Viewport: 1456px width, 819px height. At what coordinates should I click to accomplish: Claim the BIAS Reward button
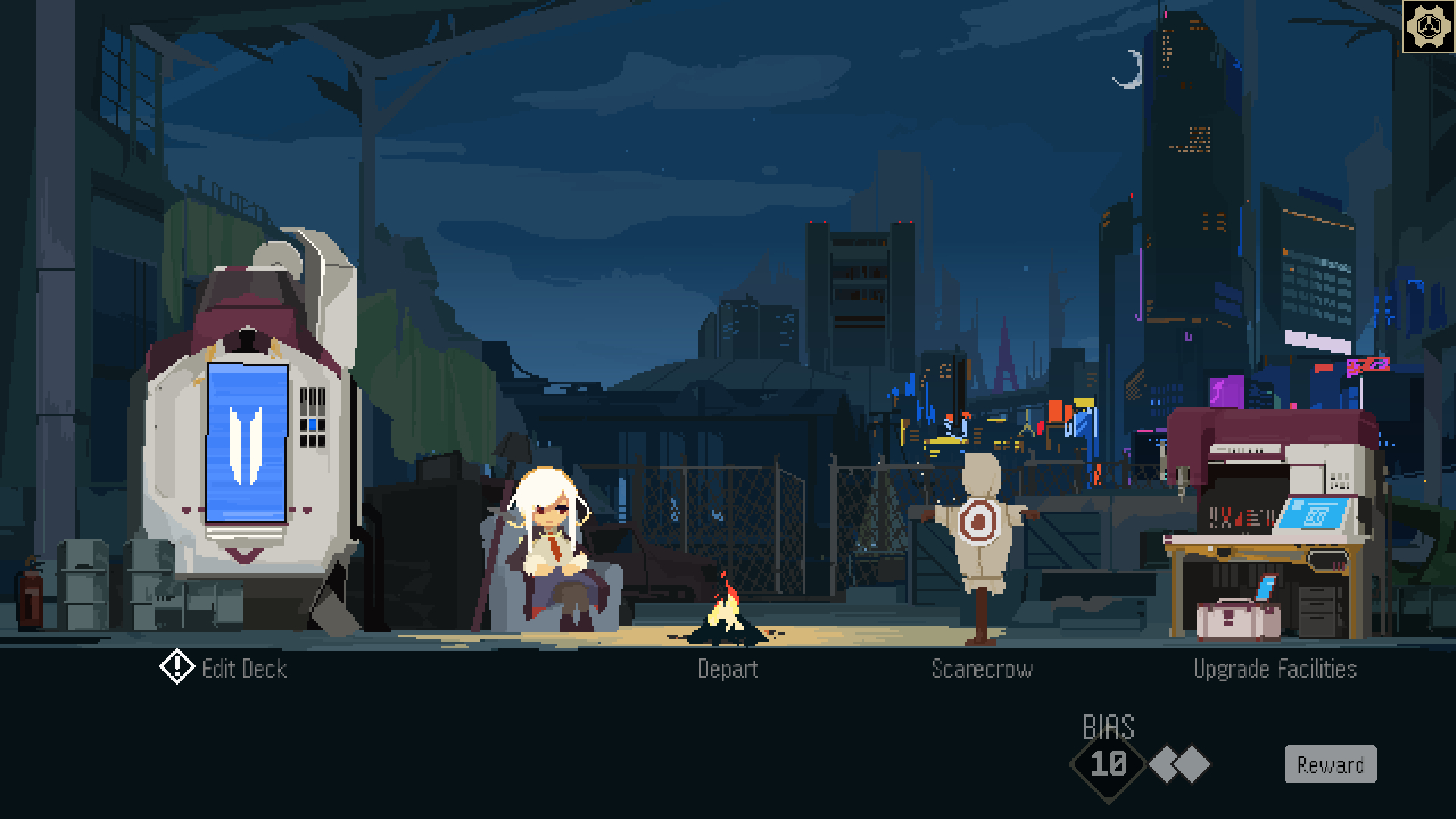coord(1330,764)
